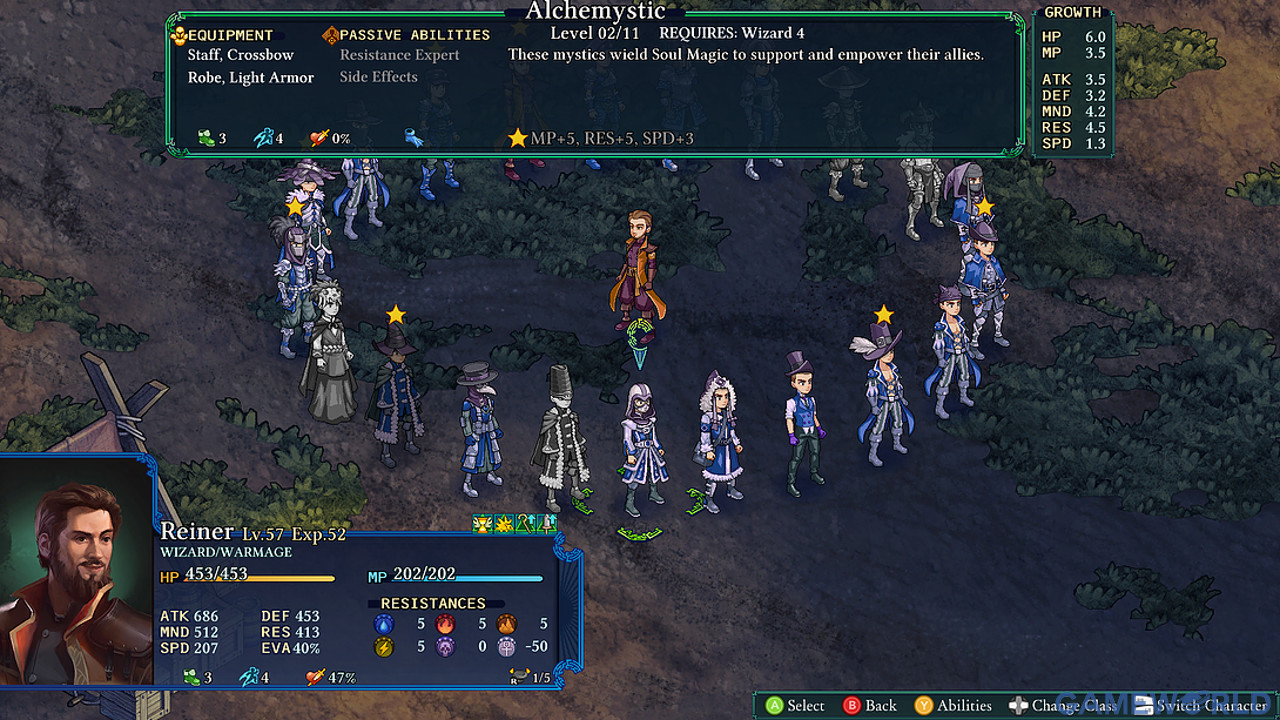Click the water droplet resistance icon

(383, 624)
